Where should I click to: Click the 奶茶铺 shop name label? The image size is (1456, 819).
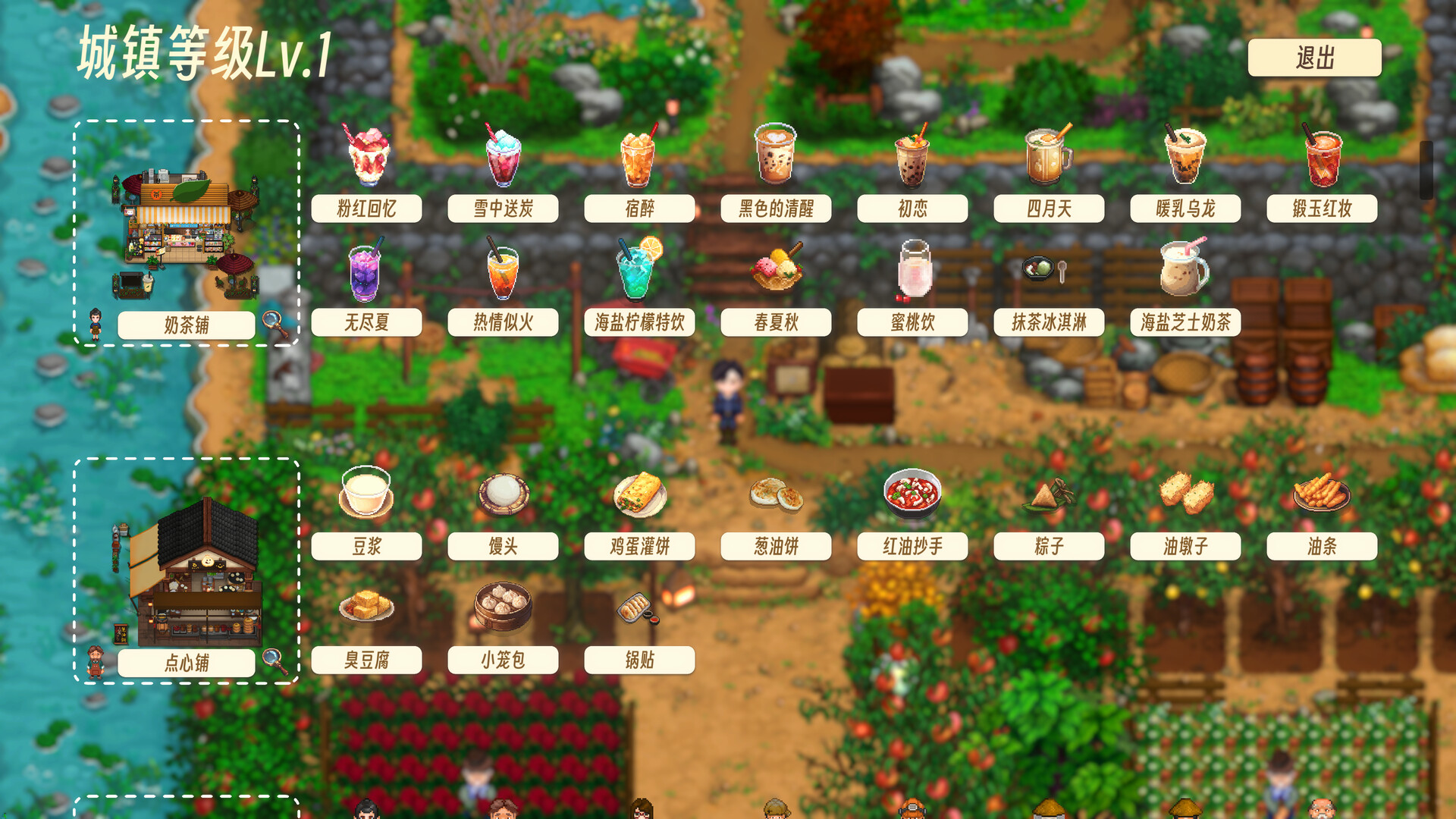click(x=186, y=325)
